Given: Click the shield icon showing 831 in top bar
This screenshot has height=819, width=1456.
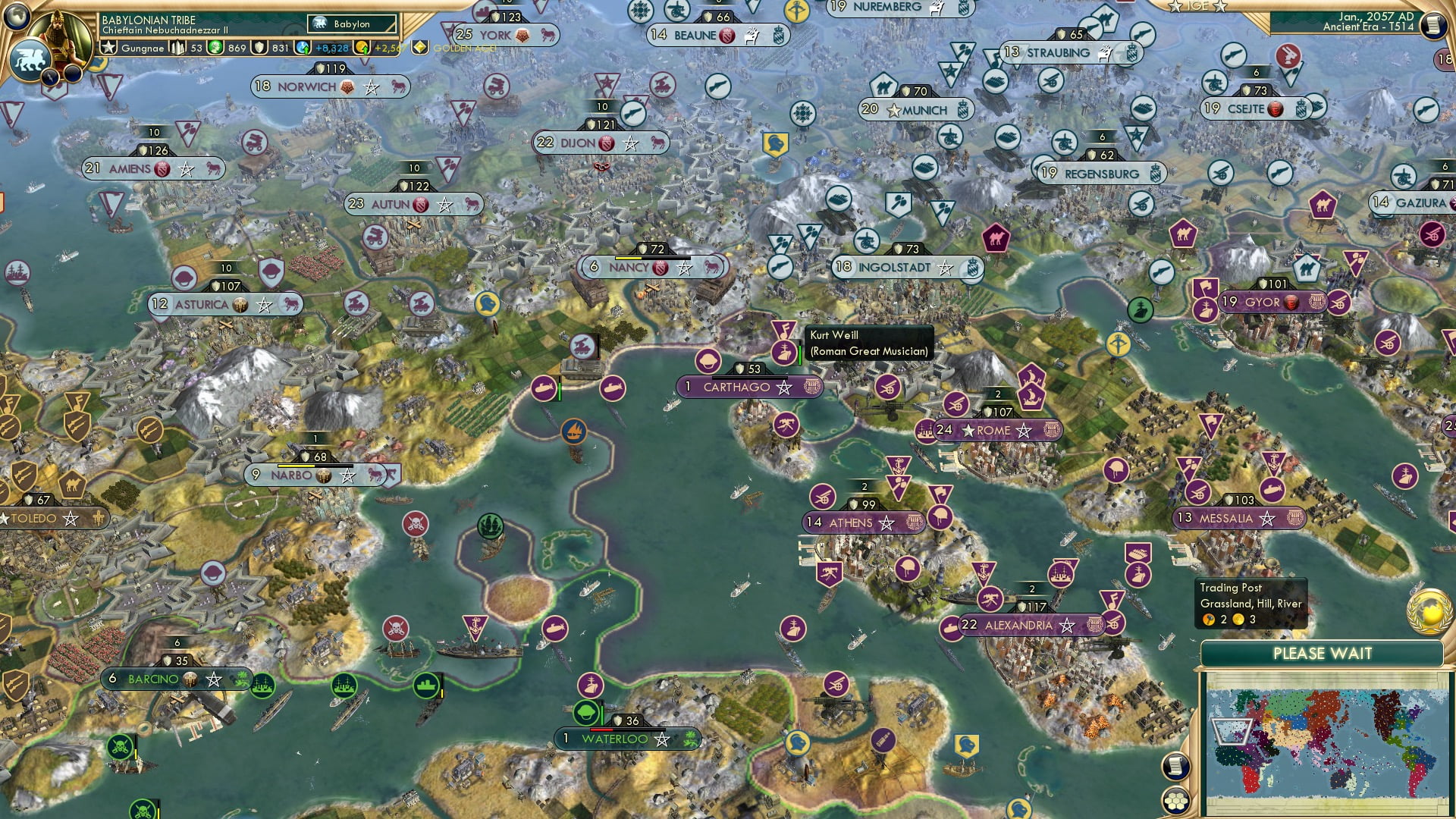Looking at the screenshot, I should click(x=259, y=48).
